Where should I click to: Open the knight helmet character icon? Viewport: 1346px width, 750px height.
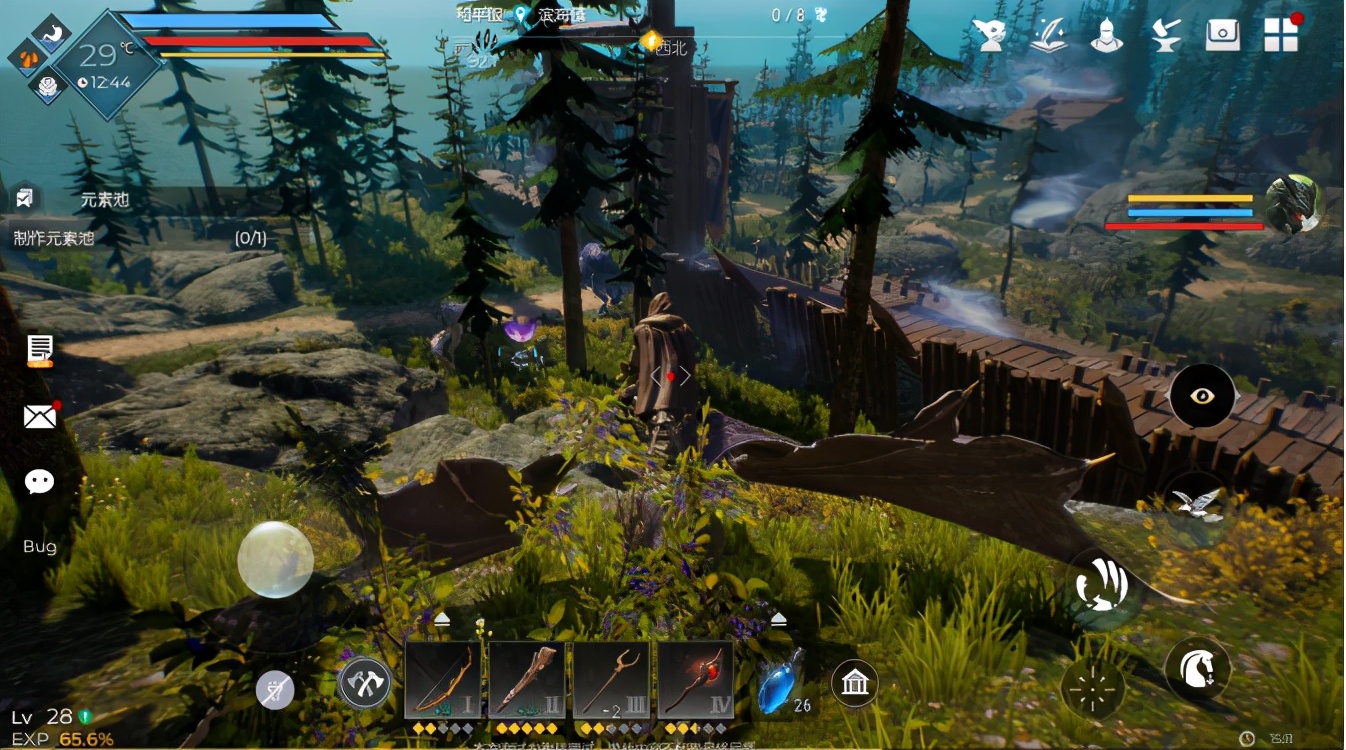click(x=1106, y=35)
